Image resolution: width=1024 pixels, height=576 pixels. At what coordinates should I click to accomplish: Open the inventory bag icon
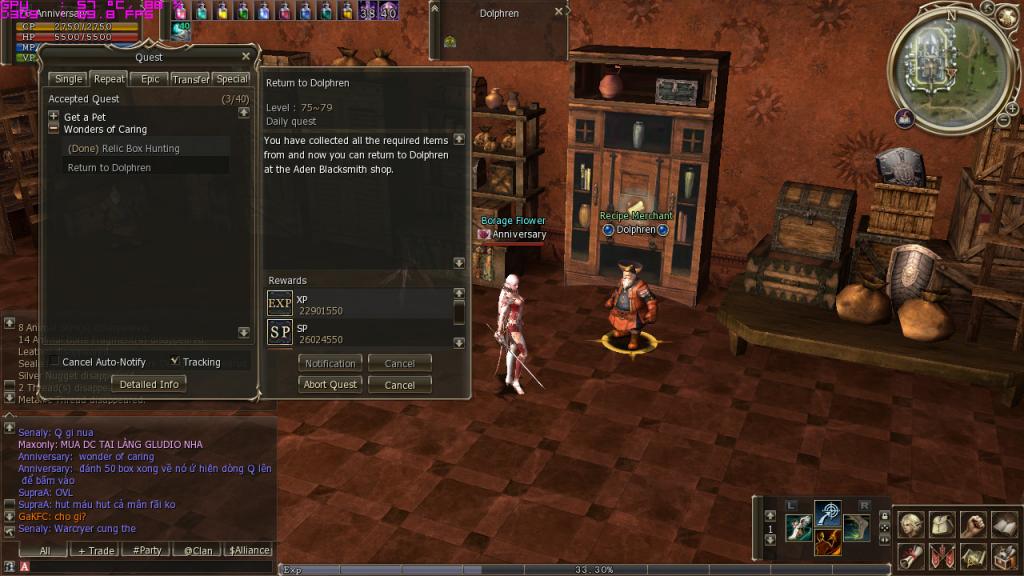943,524
